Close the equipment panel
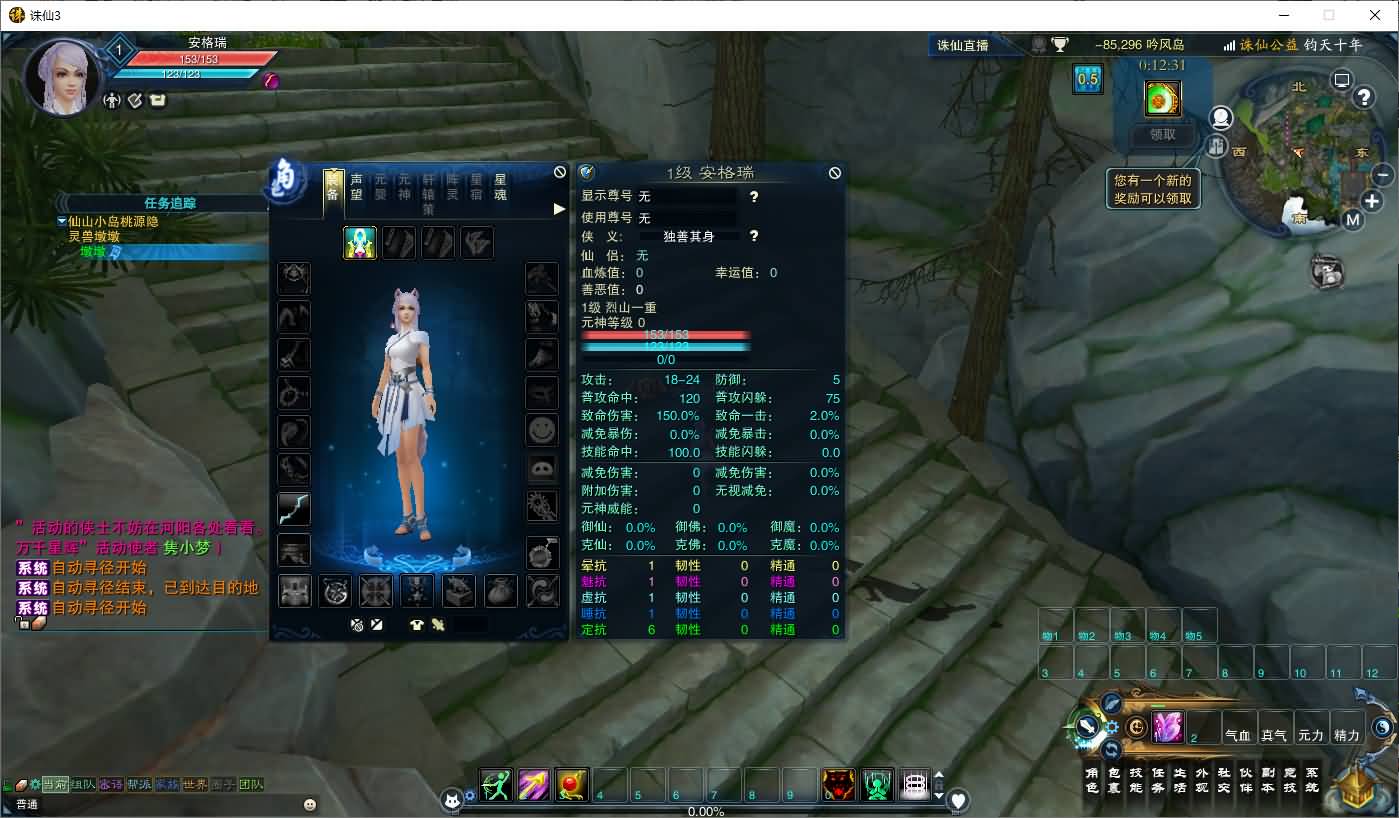This screenshot has width=1399, height=818. pos(560,172)
